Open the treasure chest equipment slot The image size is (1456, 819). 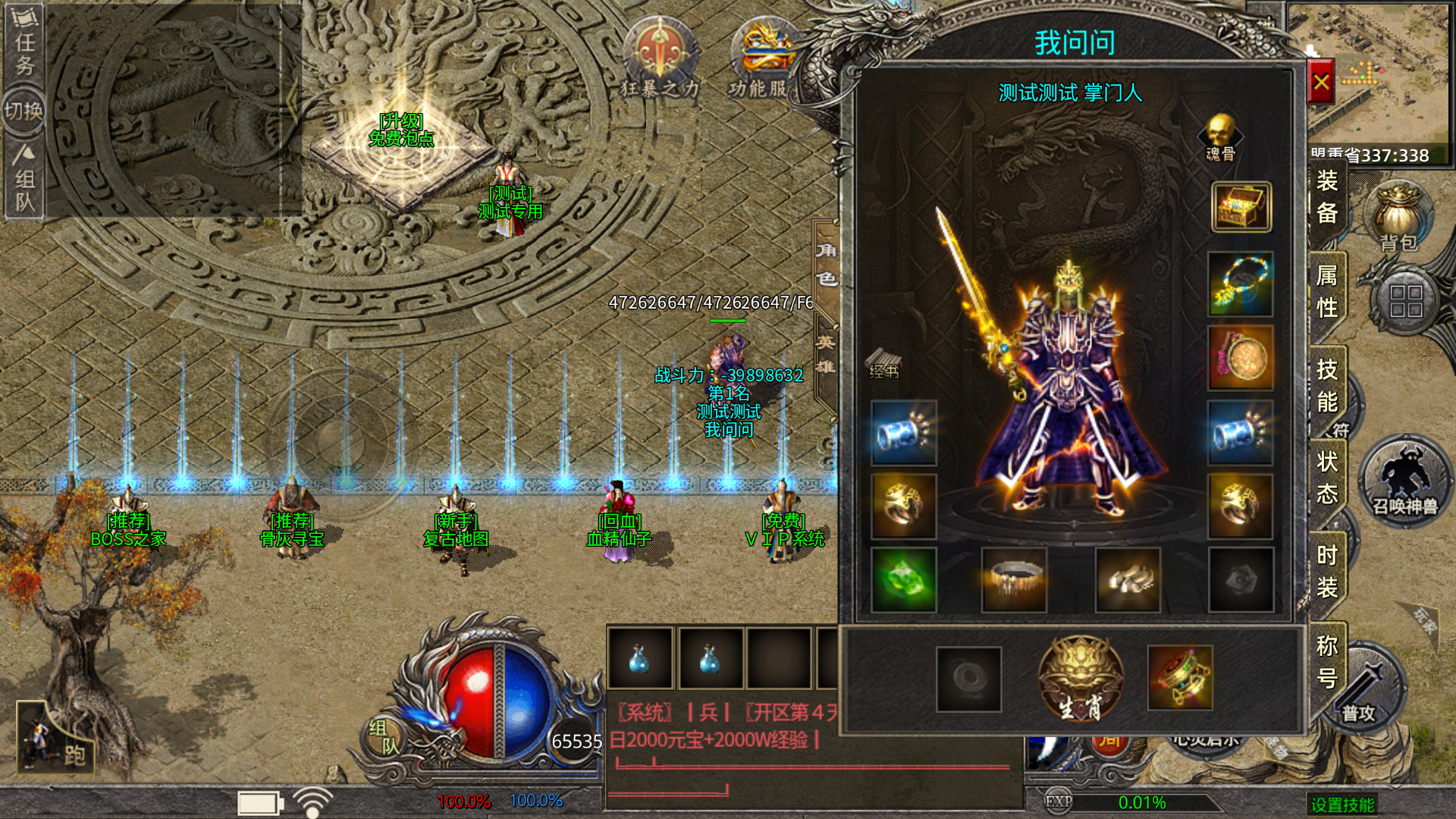tap(1241, 206)
